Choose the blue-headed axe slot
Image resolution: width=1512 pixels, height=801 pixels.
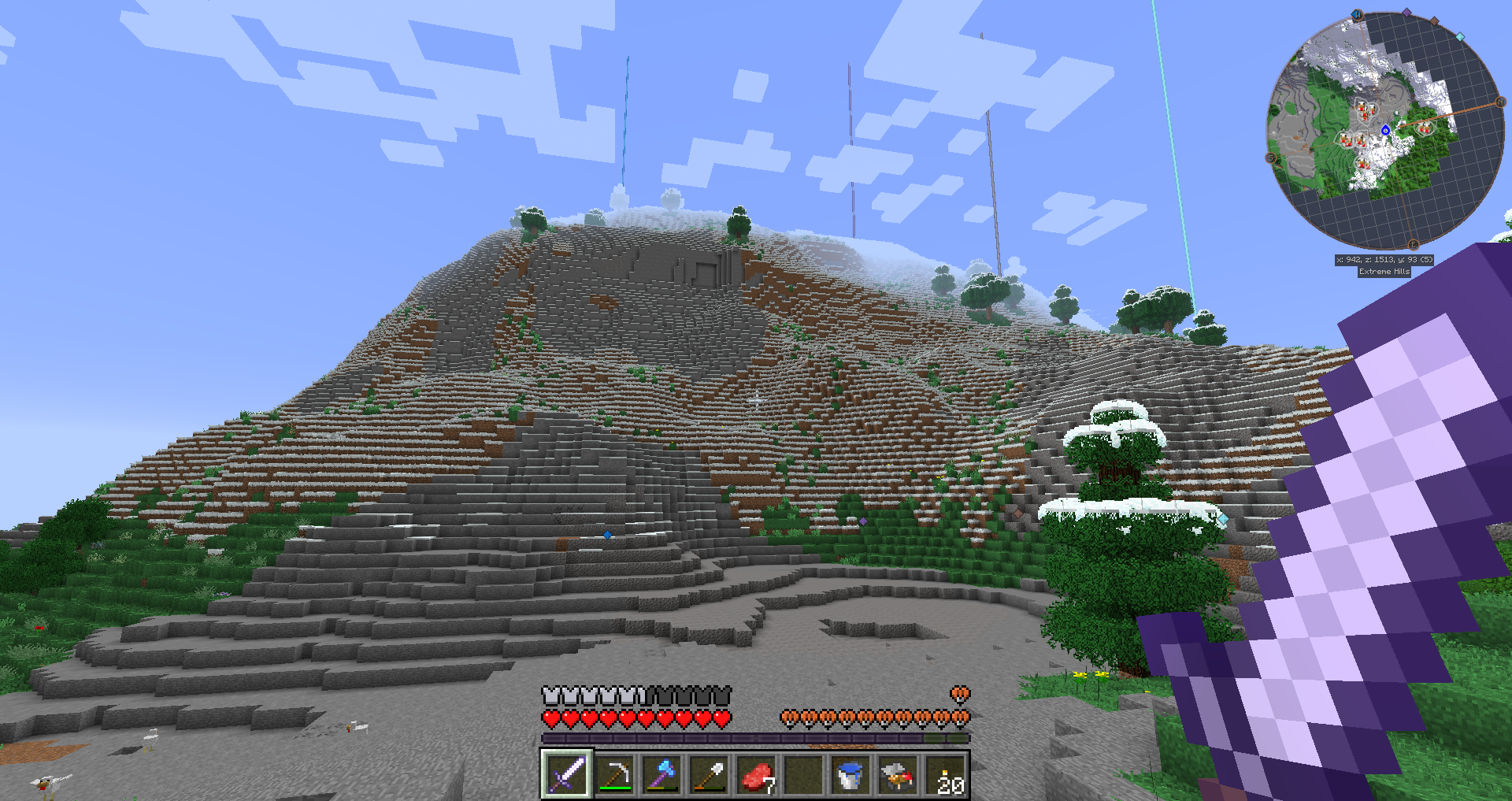click(661, 773)
